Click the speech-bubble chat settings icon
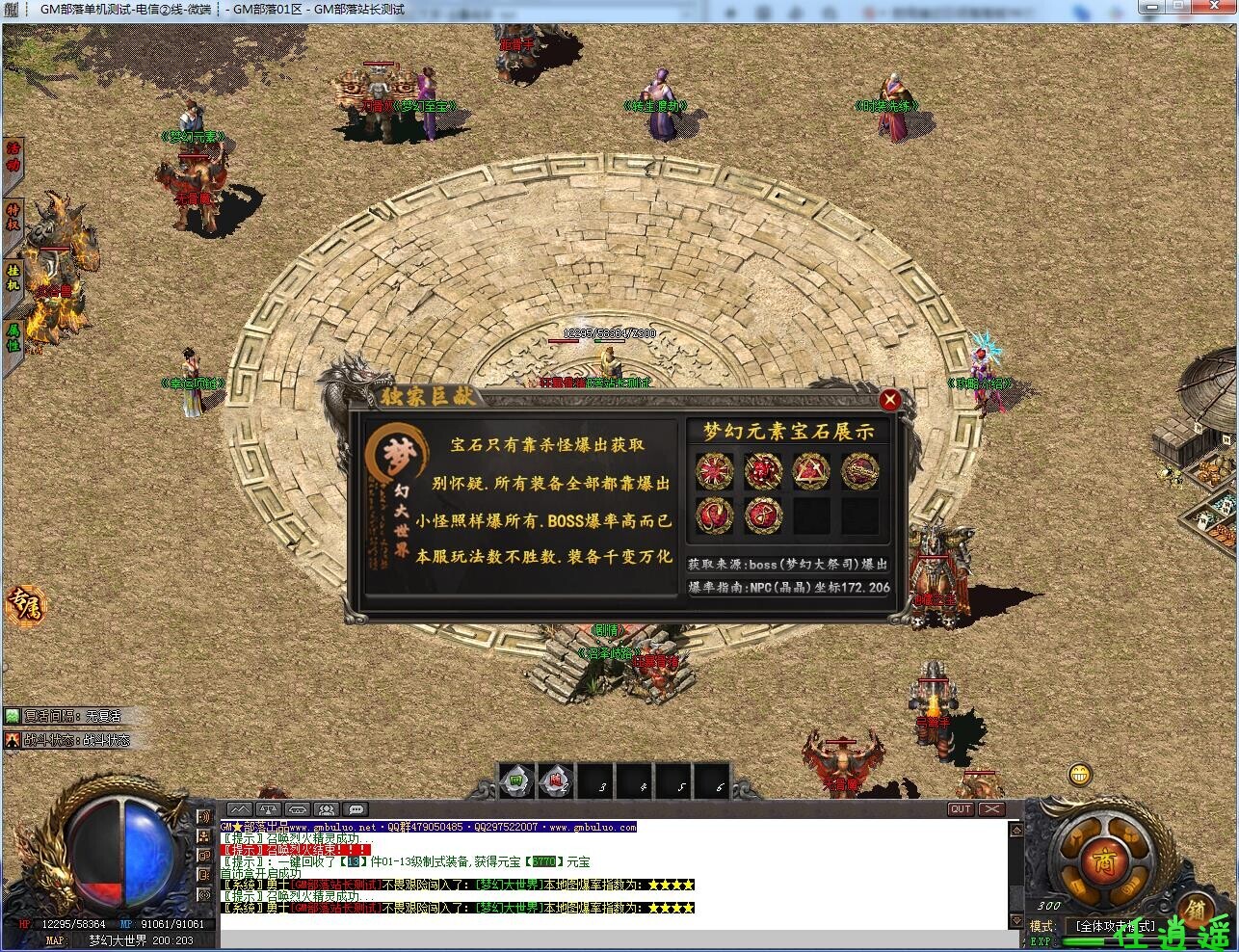 355,810
